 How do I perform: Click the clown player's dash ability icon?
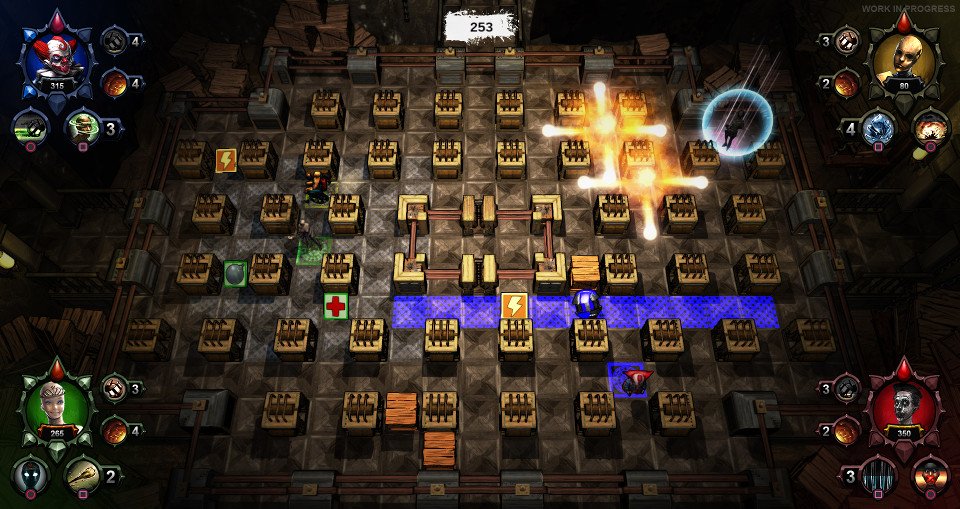click(x=31, y=127)
